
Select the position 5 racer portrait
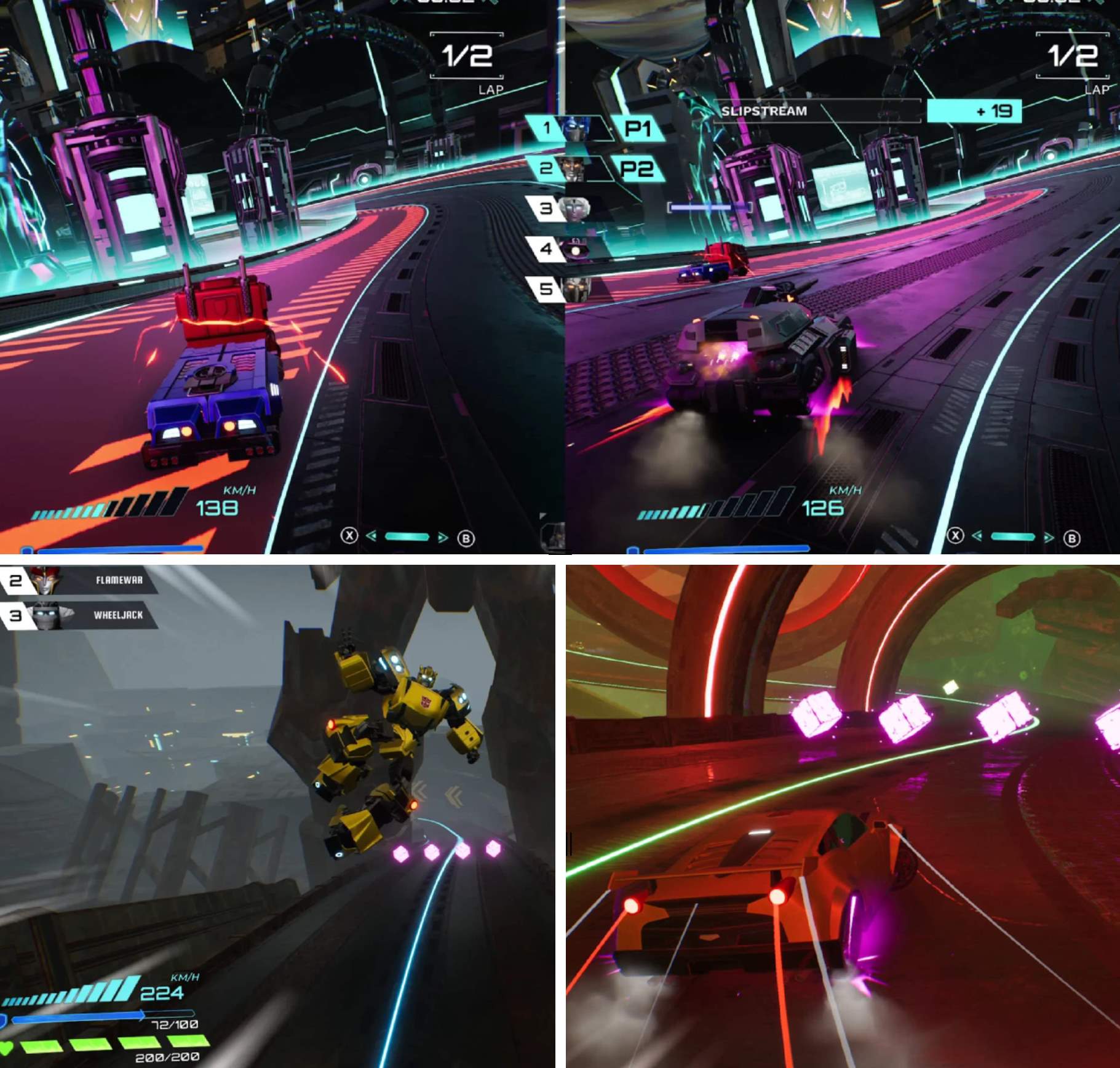(x=577, y=290)
